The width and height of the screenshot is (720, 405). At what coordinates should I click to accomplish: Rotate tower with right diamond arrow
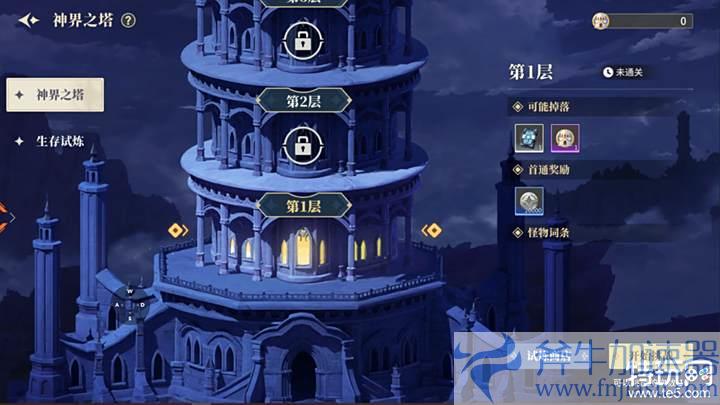[432, 230]
